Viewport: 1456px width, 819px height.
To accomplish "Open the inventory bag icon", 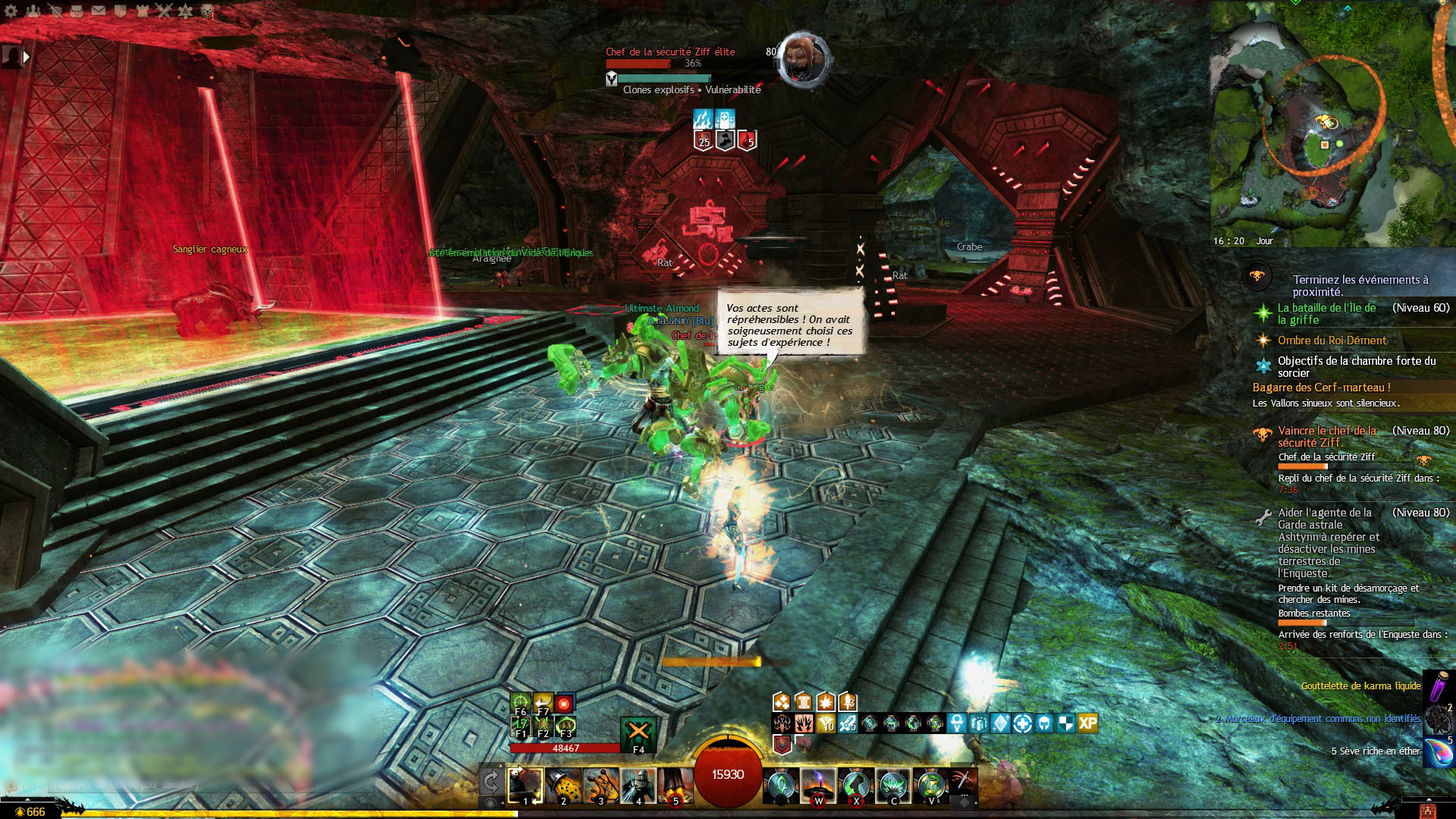I will click(77, 11).
